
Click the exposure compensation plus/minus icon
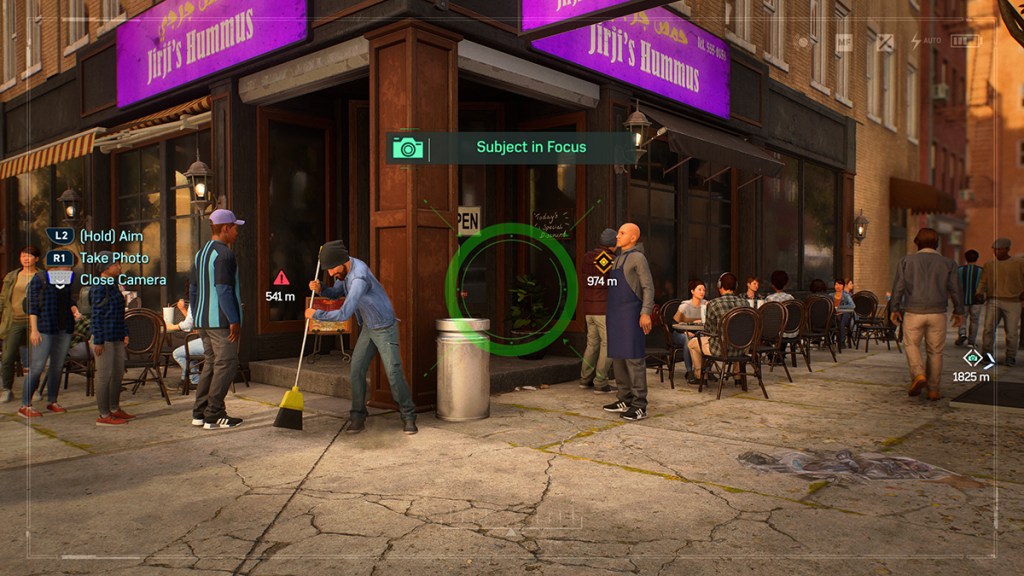pyautogui.click(x=884, y=42)
